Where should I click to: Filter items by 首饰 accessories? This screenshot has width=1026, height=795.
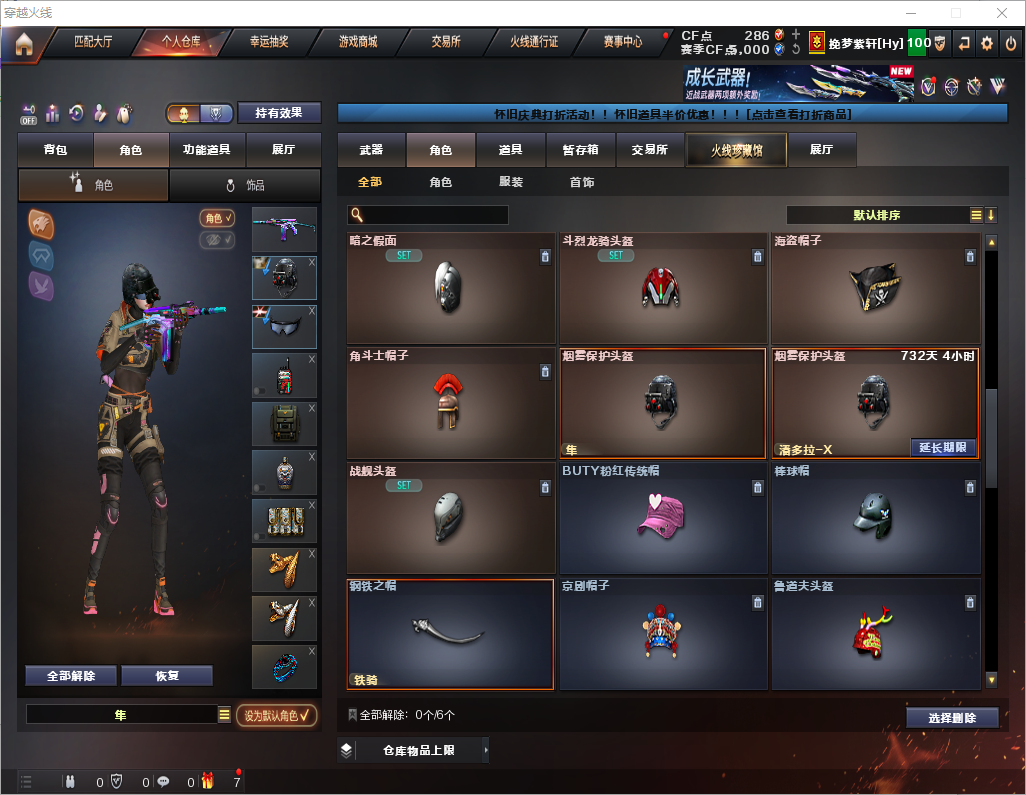582,182
